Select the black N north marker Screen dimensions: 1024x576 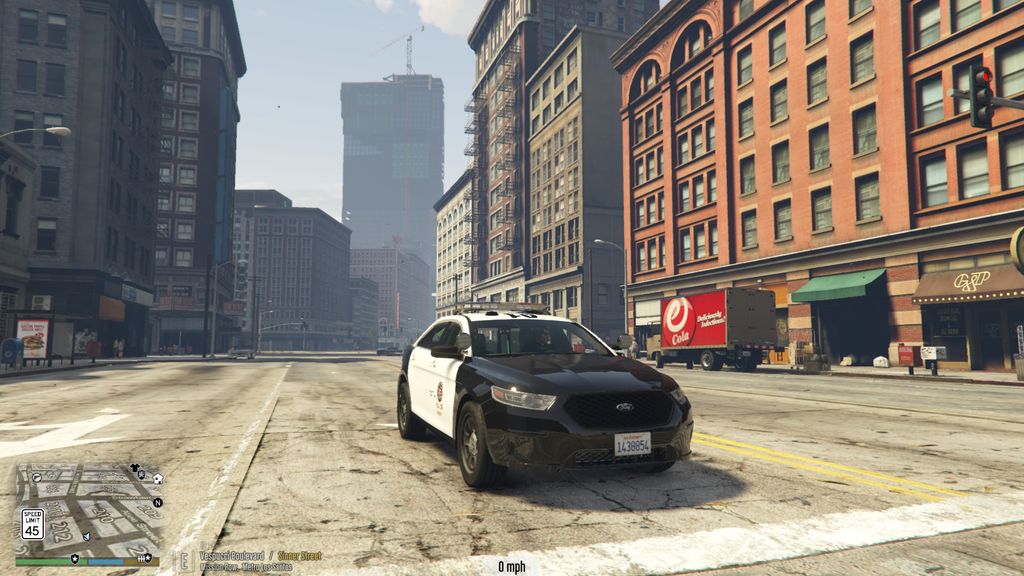pyautogui.click(x=158, y=502)
